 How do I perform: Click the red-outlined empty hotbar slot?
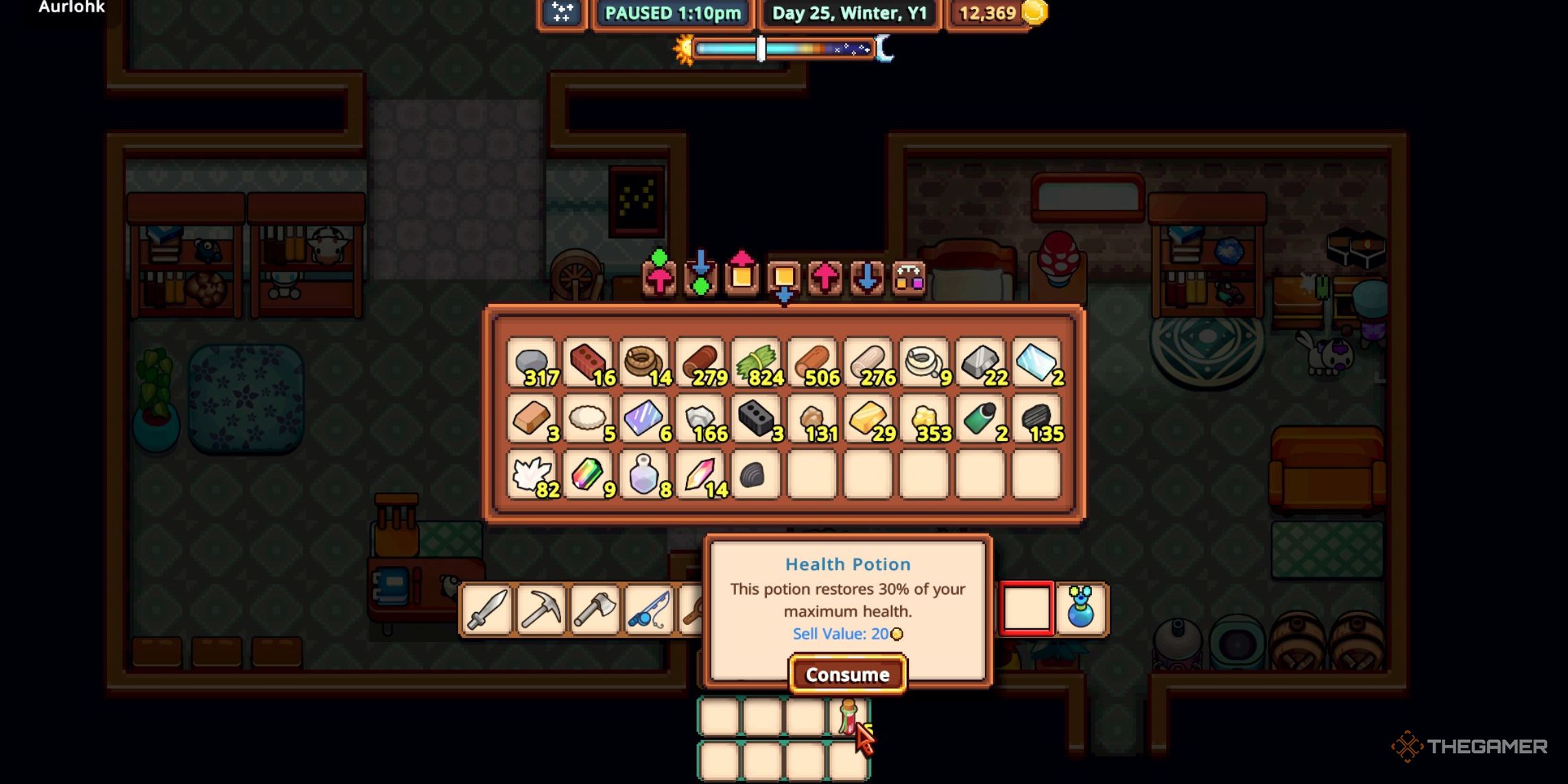pos(1026,608)
